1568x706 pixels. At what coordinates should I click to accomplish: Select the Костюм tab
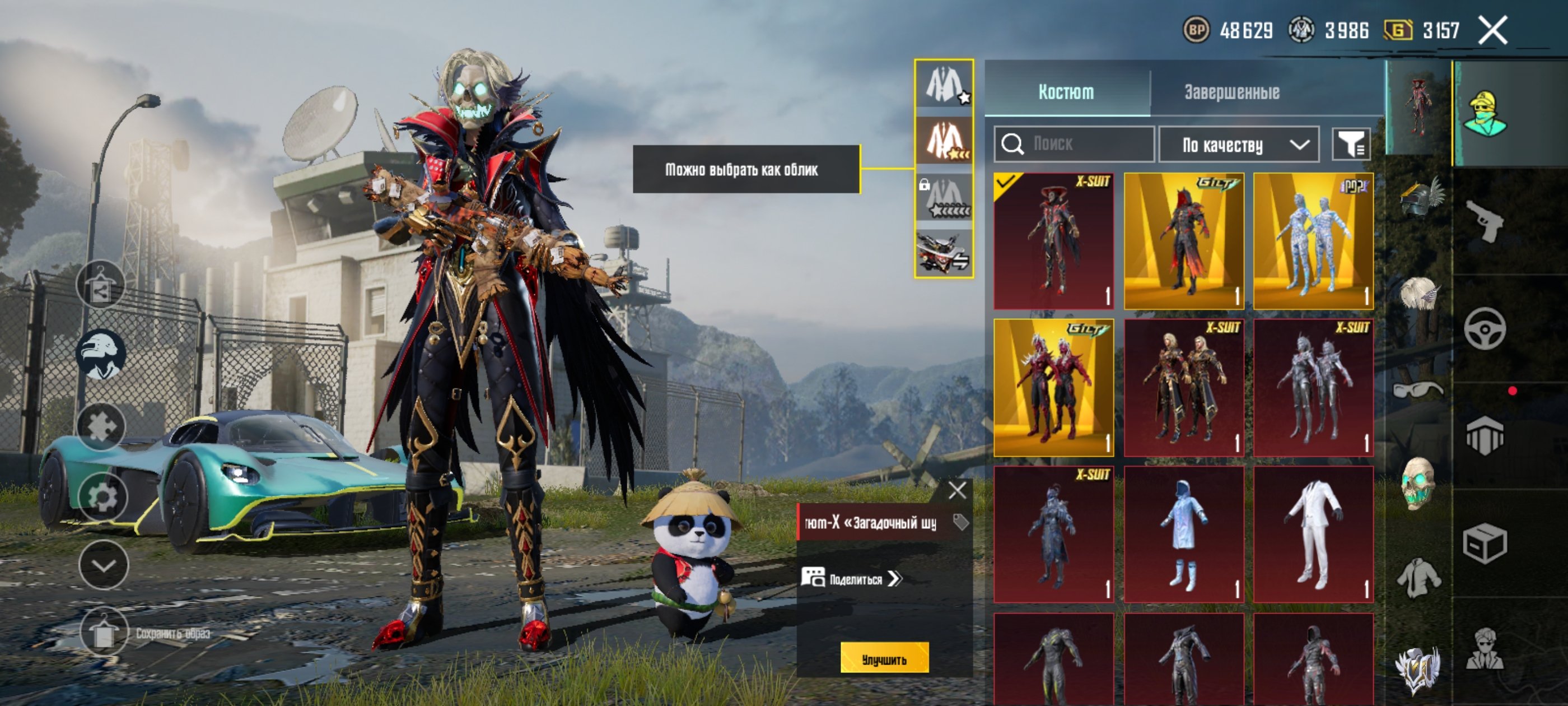pyautogui.click(x=1065, y=92)
